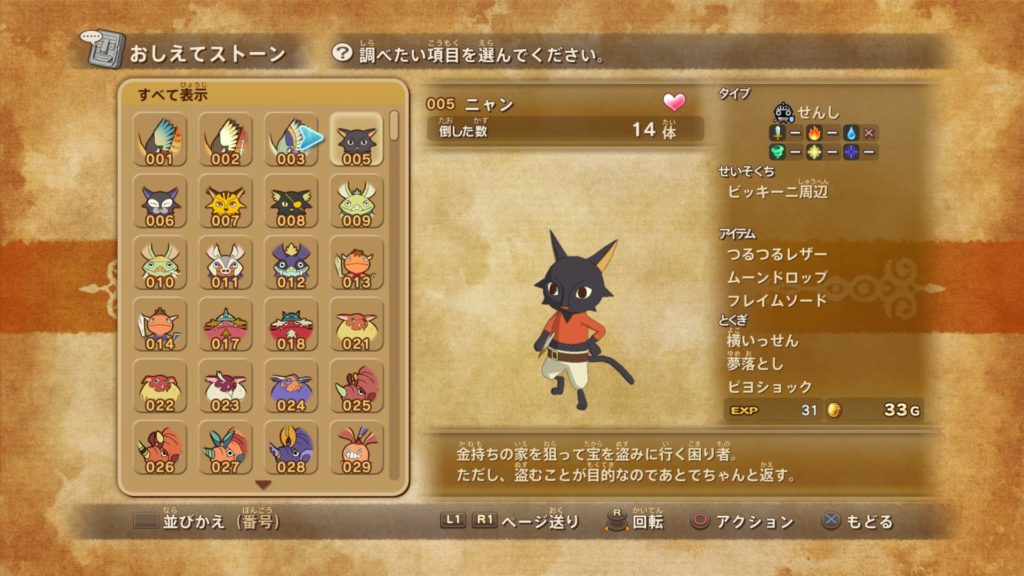
Task: Select creature entry 029
Action: (x=356, y=448)
